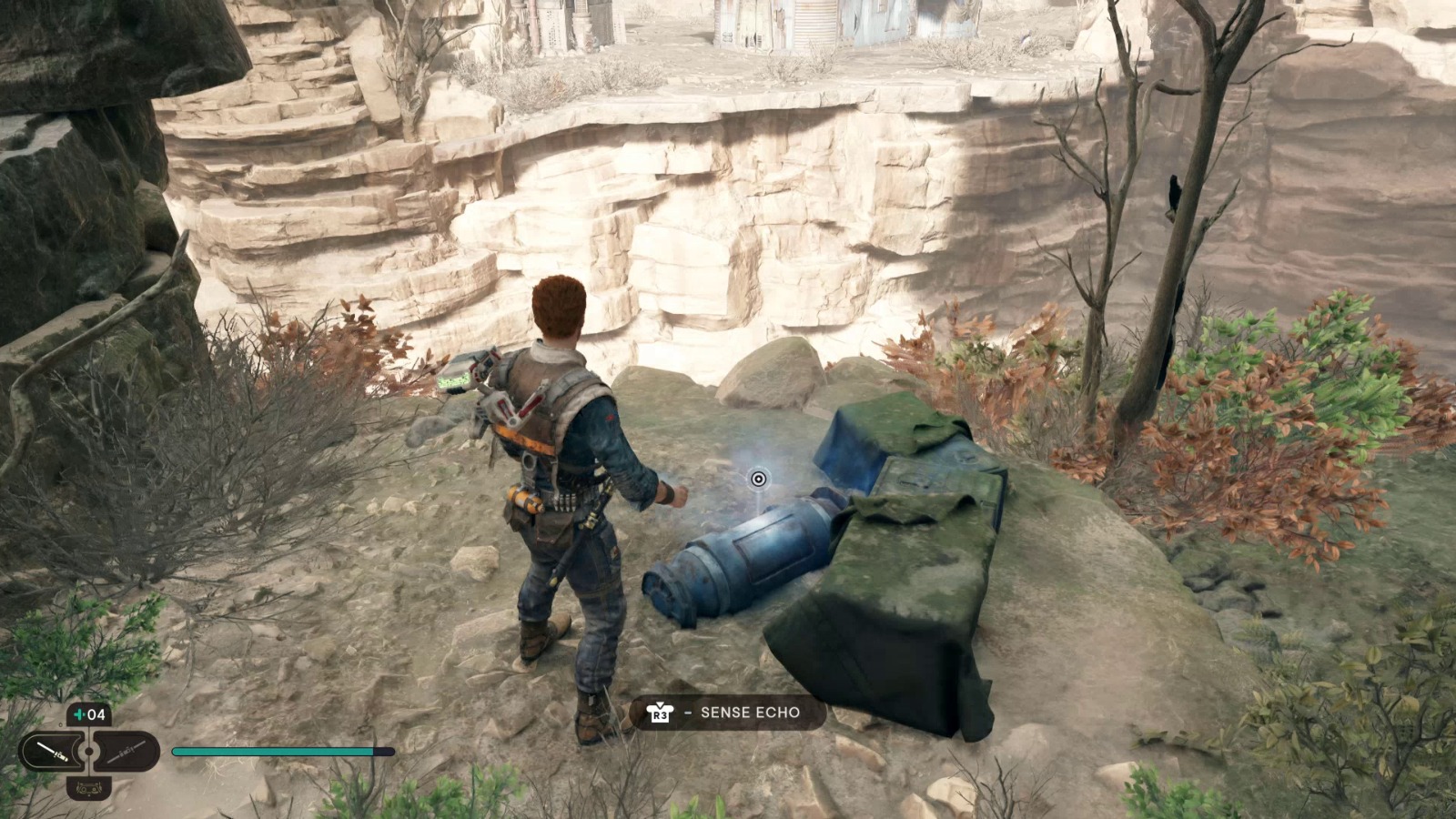Image resolution: width=1456 pixels, height=819 pixels.
Task: Click the R3 controller button icon
Action: (660, 714)
